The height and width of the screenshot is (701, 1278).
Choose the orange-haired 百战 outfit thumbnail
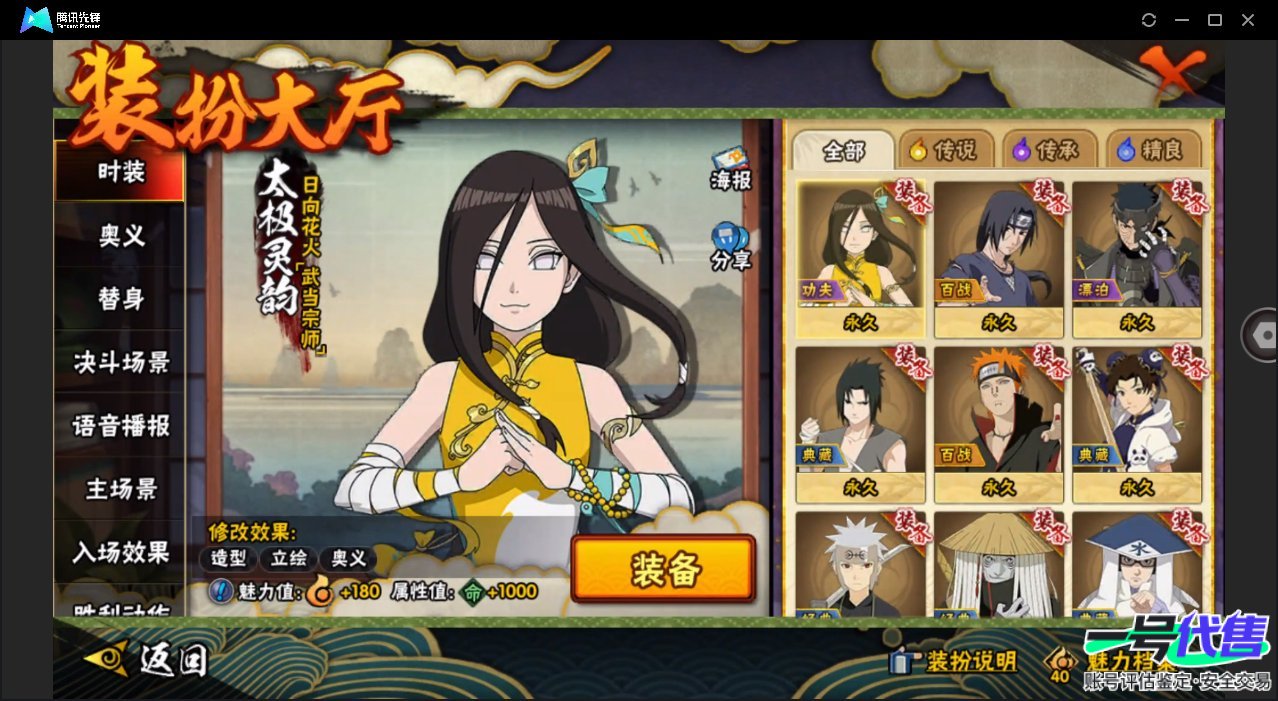coord(998,423)
